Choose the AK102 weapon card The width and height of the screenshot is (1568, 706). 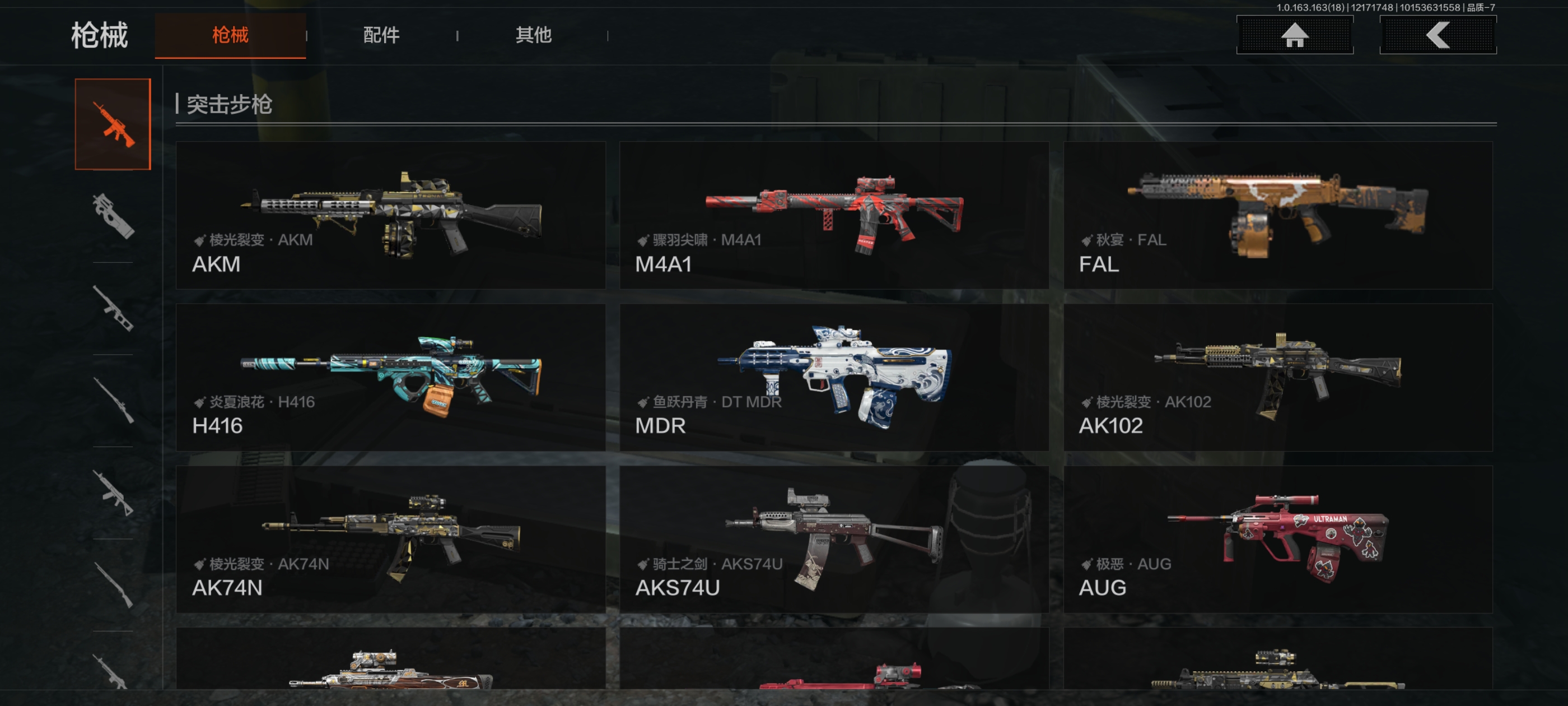[1277, 377]
